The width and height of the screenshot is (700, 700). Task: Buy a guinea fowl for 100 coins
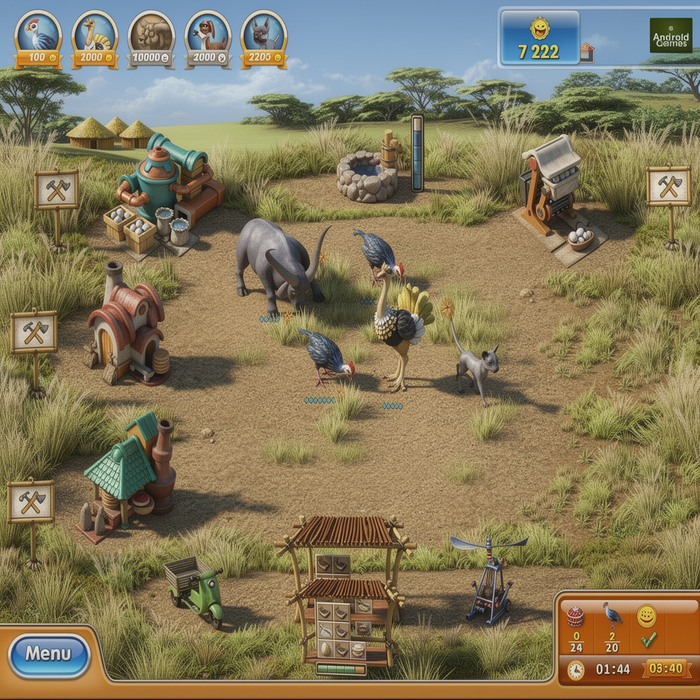pyautogui.click(x=38, y=37)
